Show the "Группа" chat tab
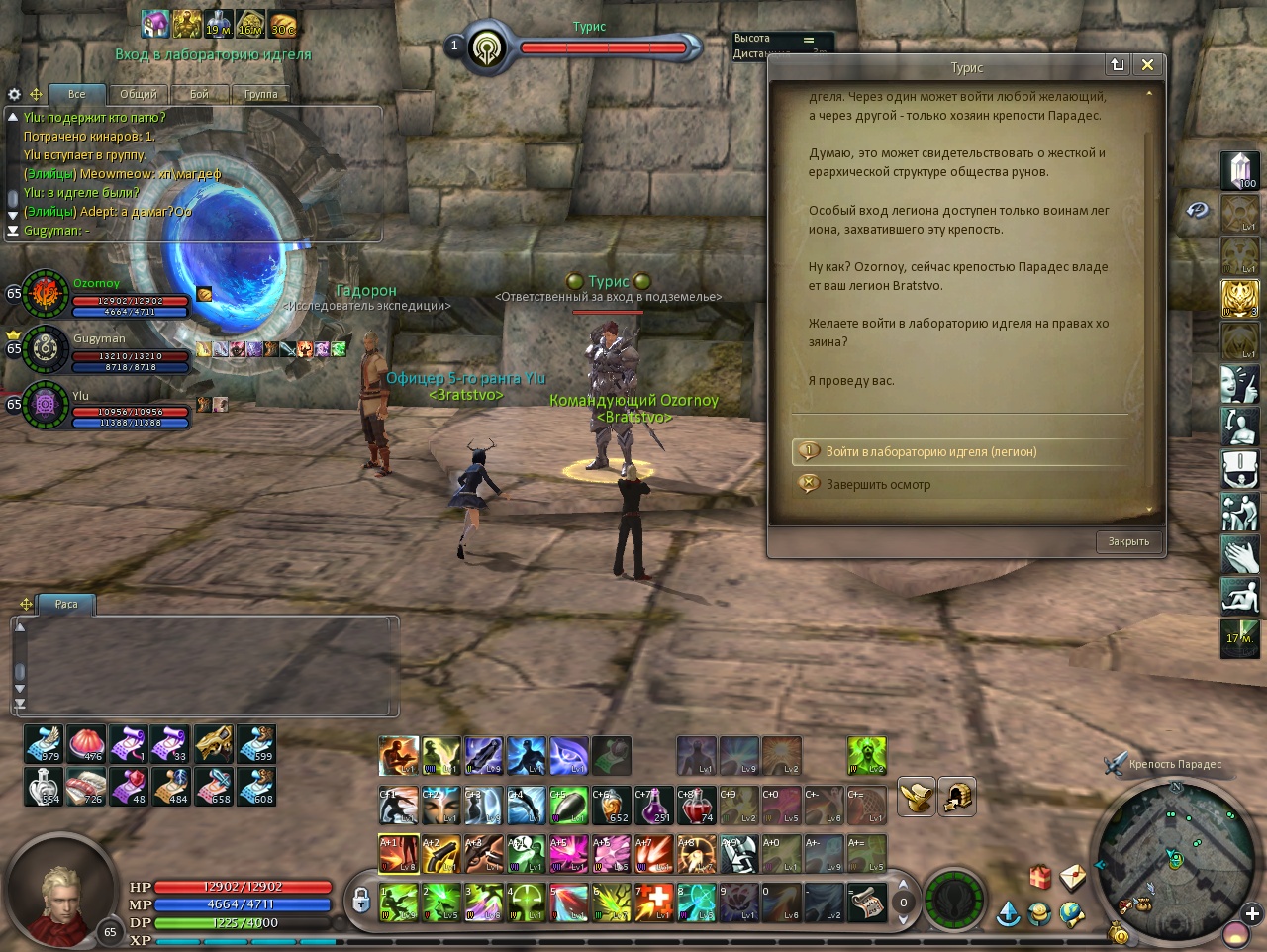1267x952 pixels. point(260,94)
